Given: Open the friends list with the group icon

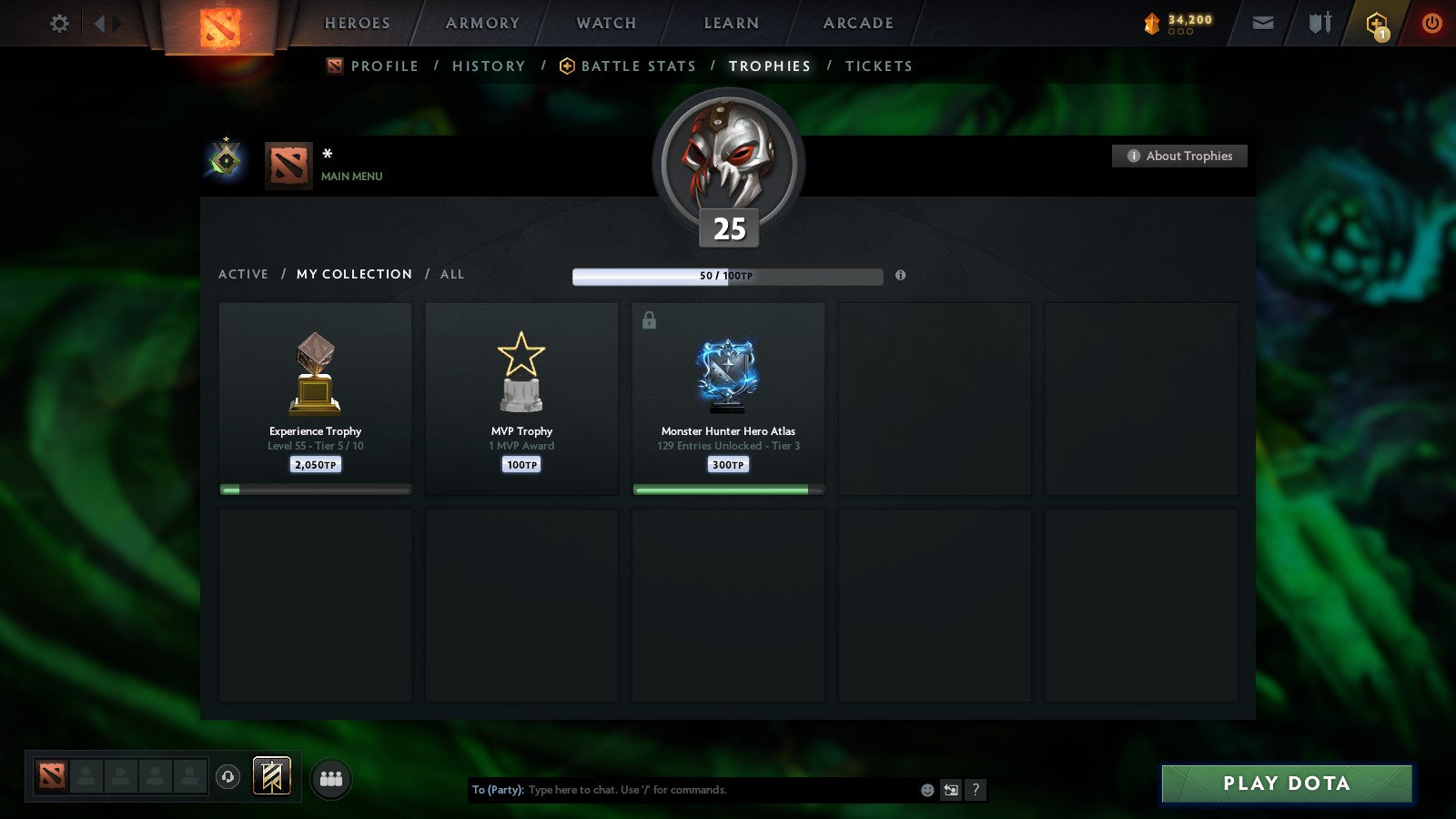Looking at the screenshot, I should click(x=331, y=776).
